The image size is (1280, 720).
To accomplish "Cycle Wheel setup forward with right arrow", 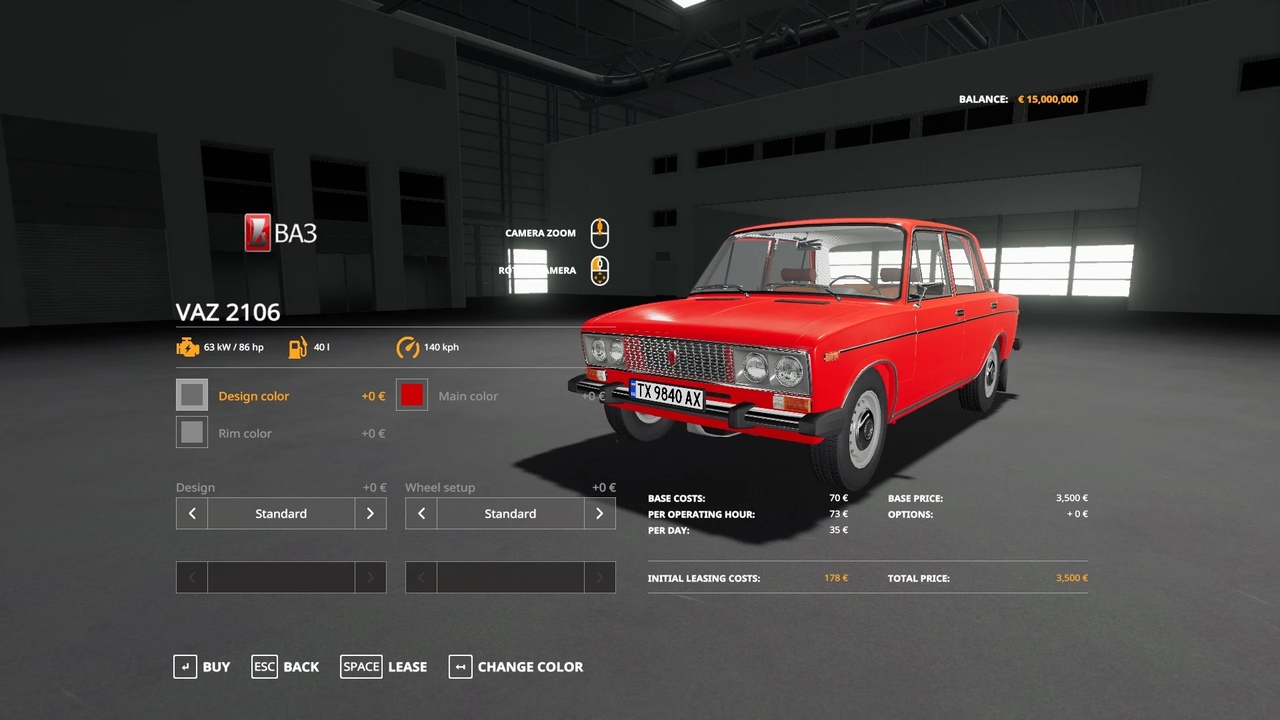I will point(599,514).
